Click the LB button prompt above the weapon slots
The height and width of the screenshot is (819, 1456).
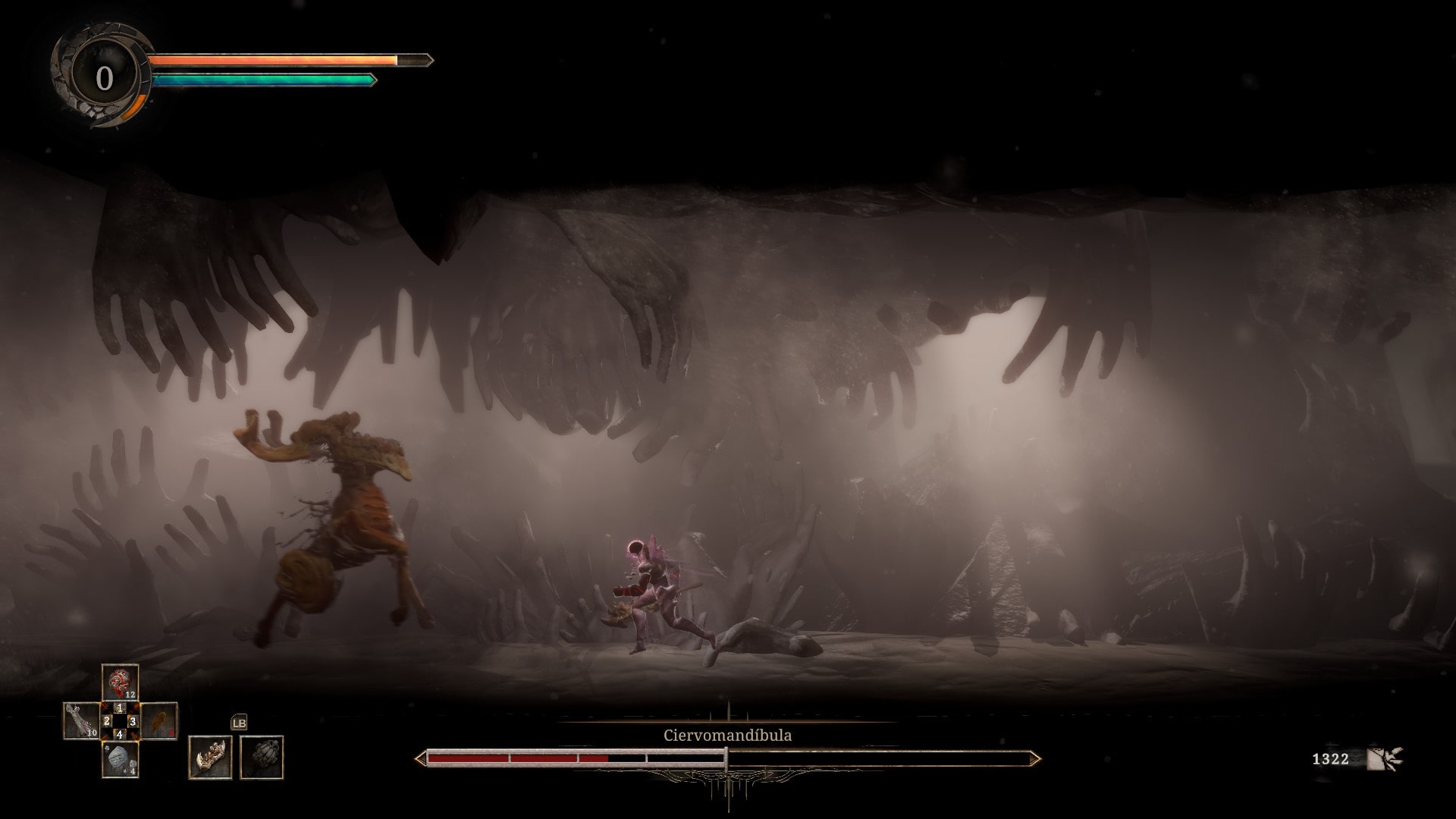[240, 723]
